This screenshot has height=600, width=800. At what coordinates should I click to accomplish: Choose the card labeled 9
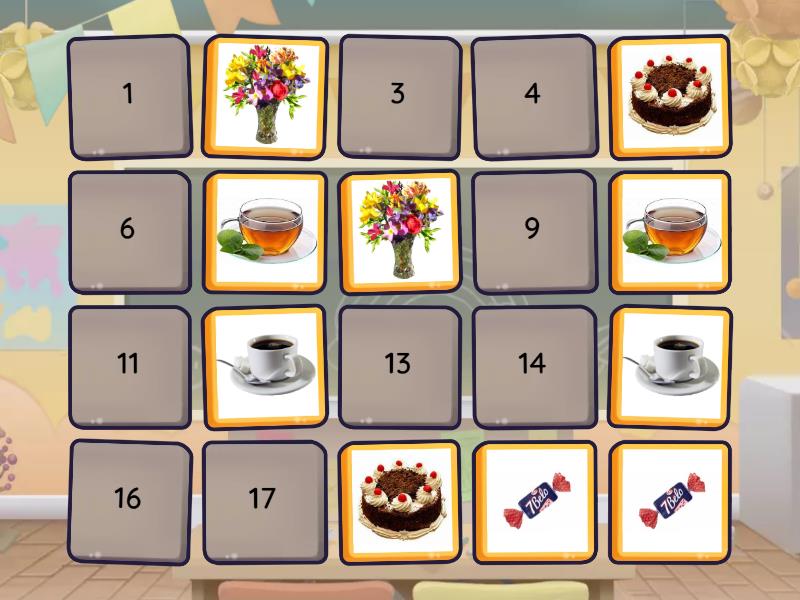coord(532,230)
